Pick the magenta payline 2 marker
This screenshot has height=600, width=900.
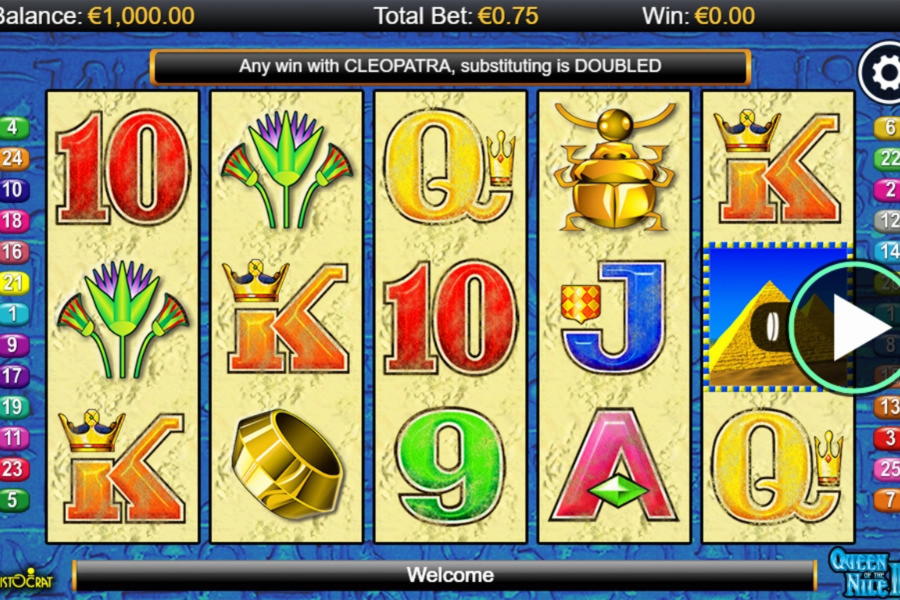(887, 189)
